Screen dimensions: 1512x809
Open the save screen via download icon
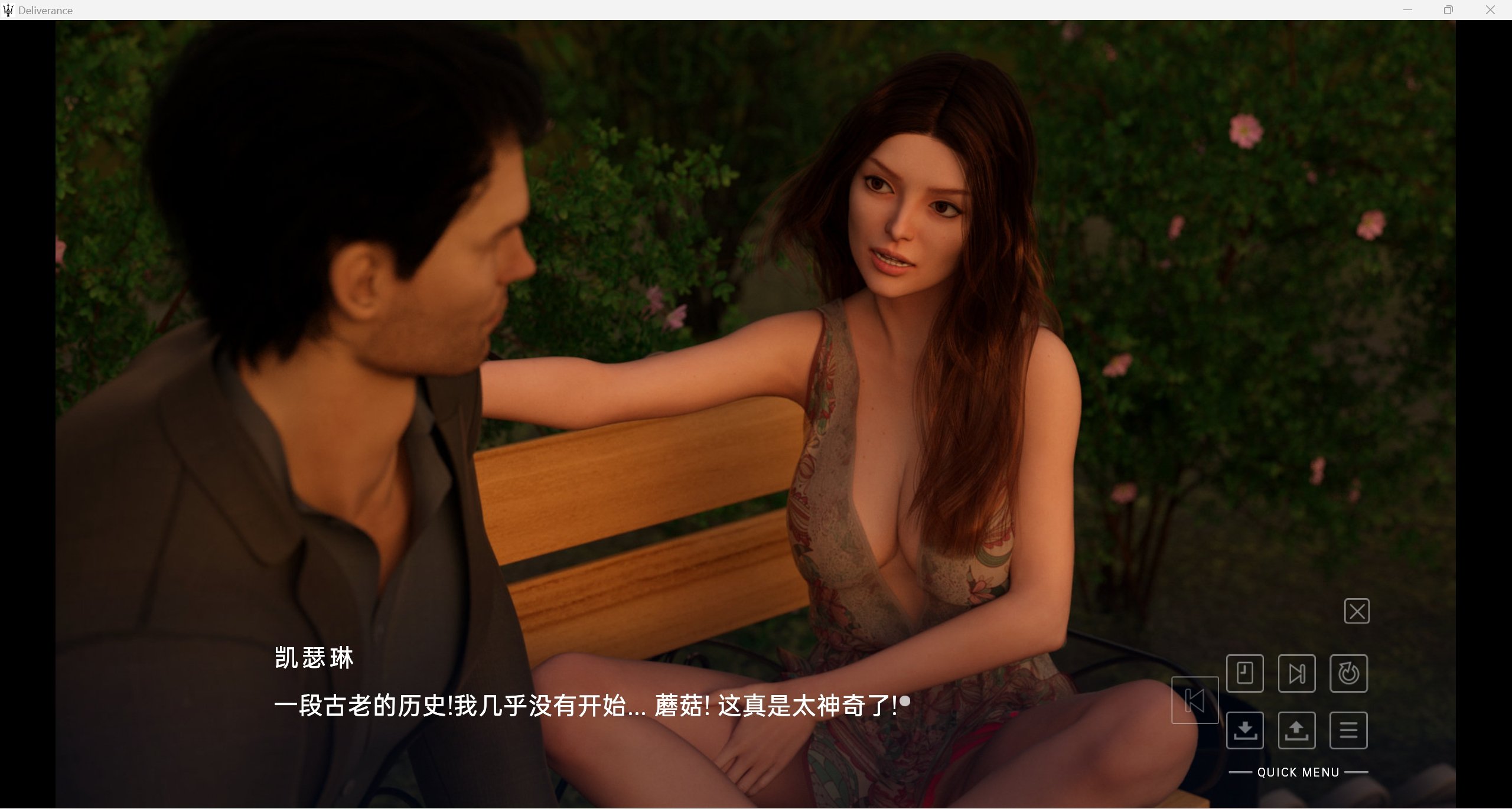(1246, 730)
